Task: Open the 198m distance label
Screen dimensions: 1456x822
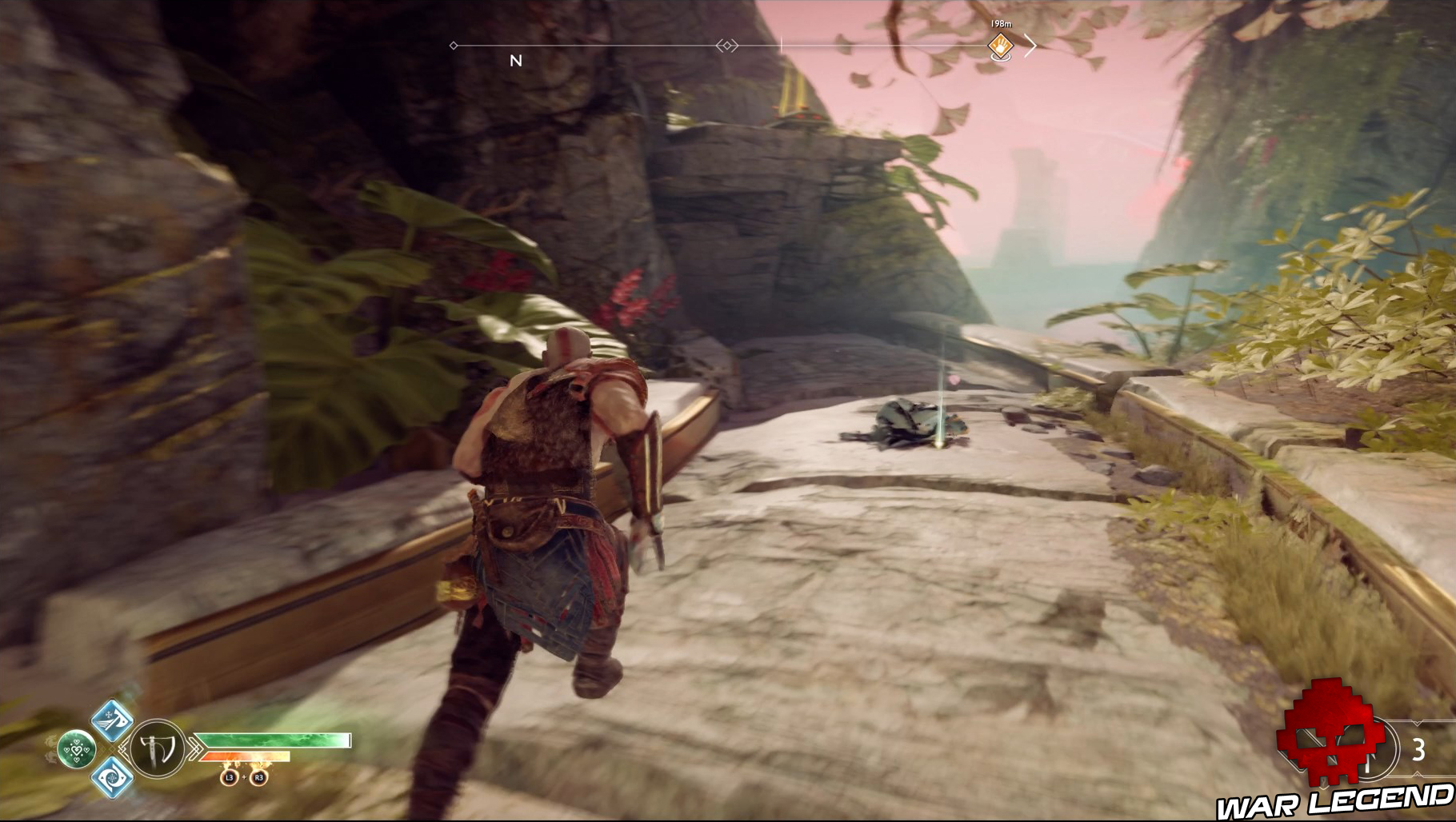Action: point(1002,23)
